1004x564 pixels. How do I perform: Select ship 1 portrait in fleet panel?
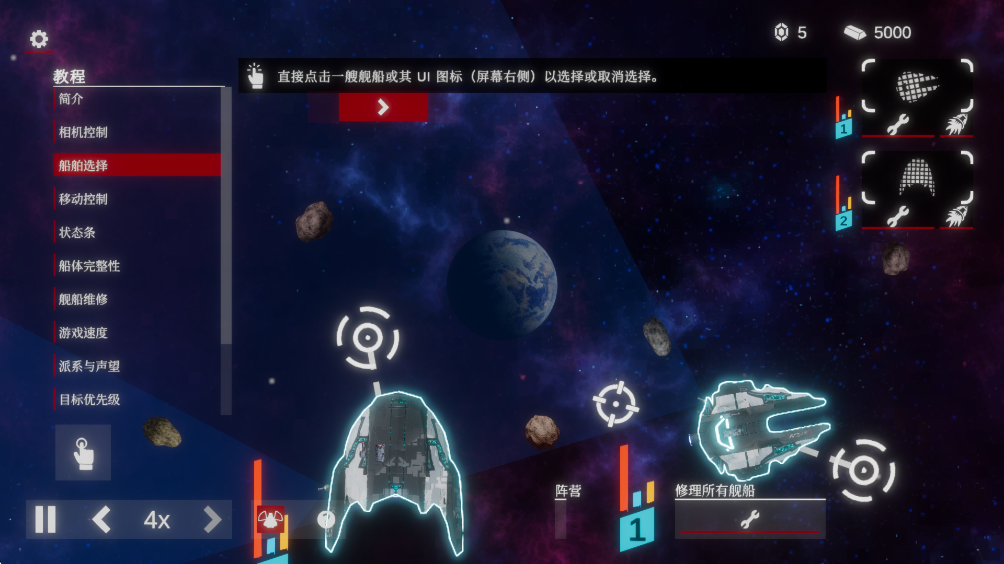point(917,86)
